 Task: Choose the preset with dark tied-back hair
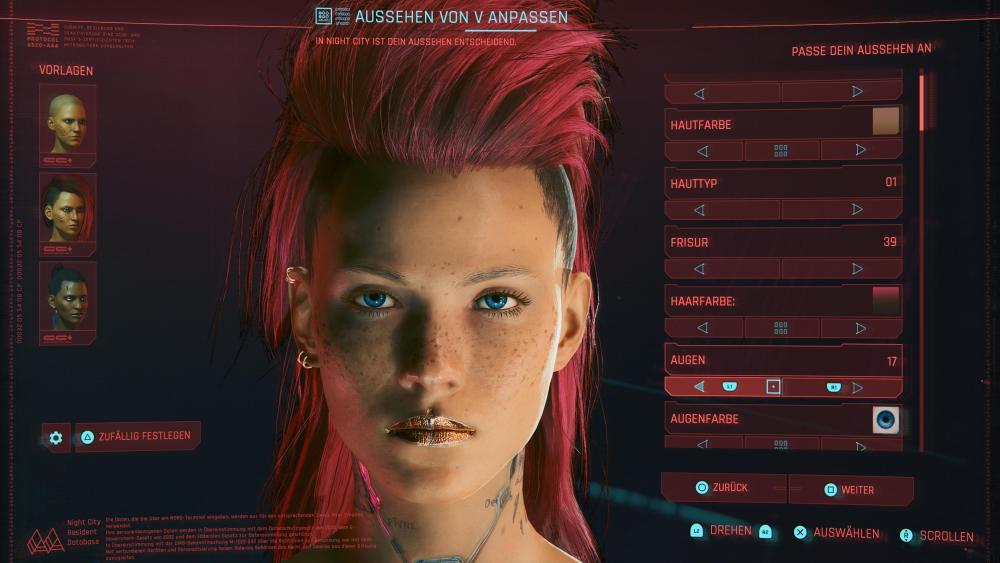(67, 208)
